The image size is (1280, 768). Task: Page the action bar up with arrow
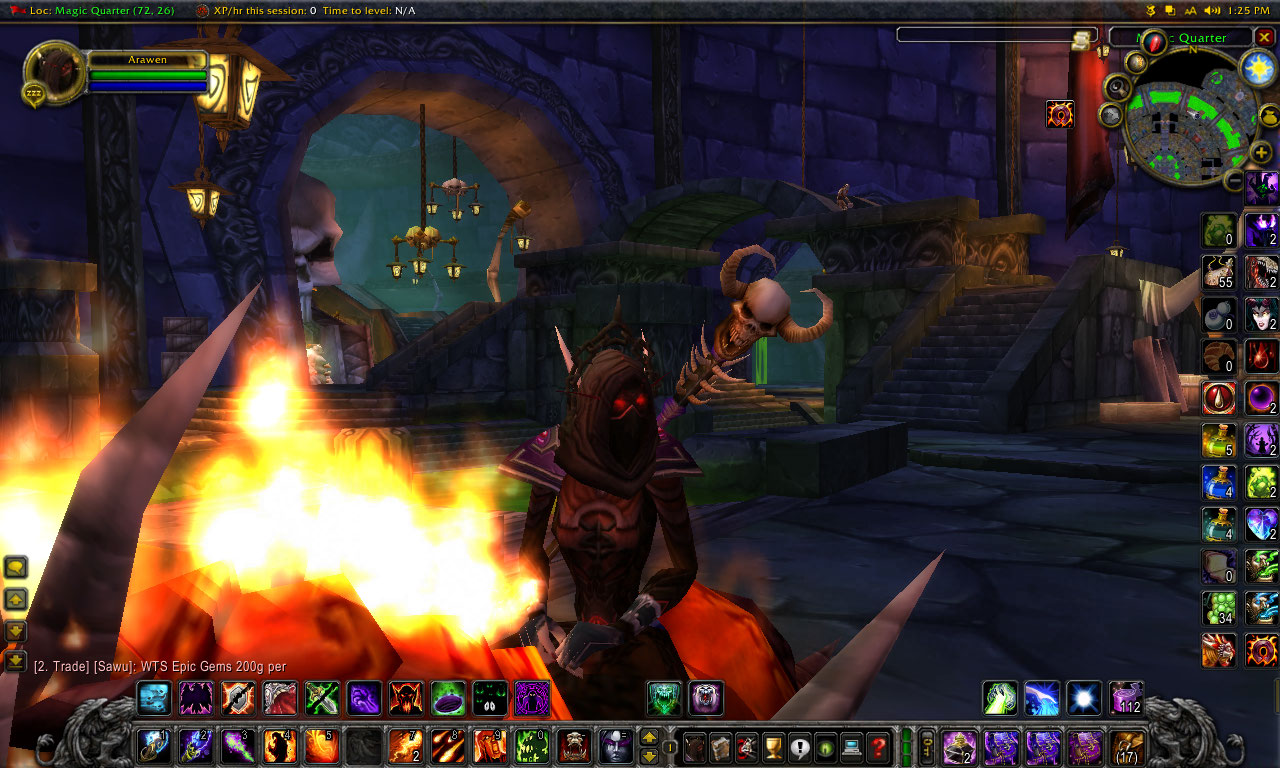649,738
